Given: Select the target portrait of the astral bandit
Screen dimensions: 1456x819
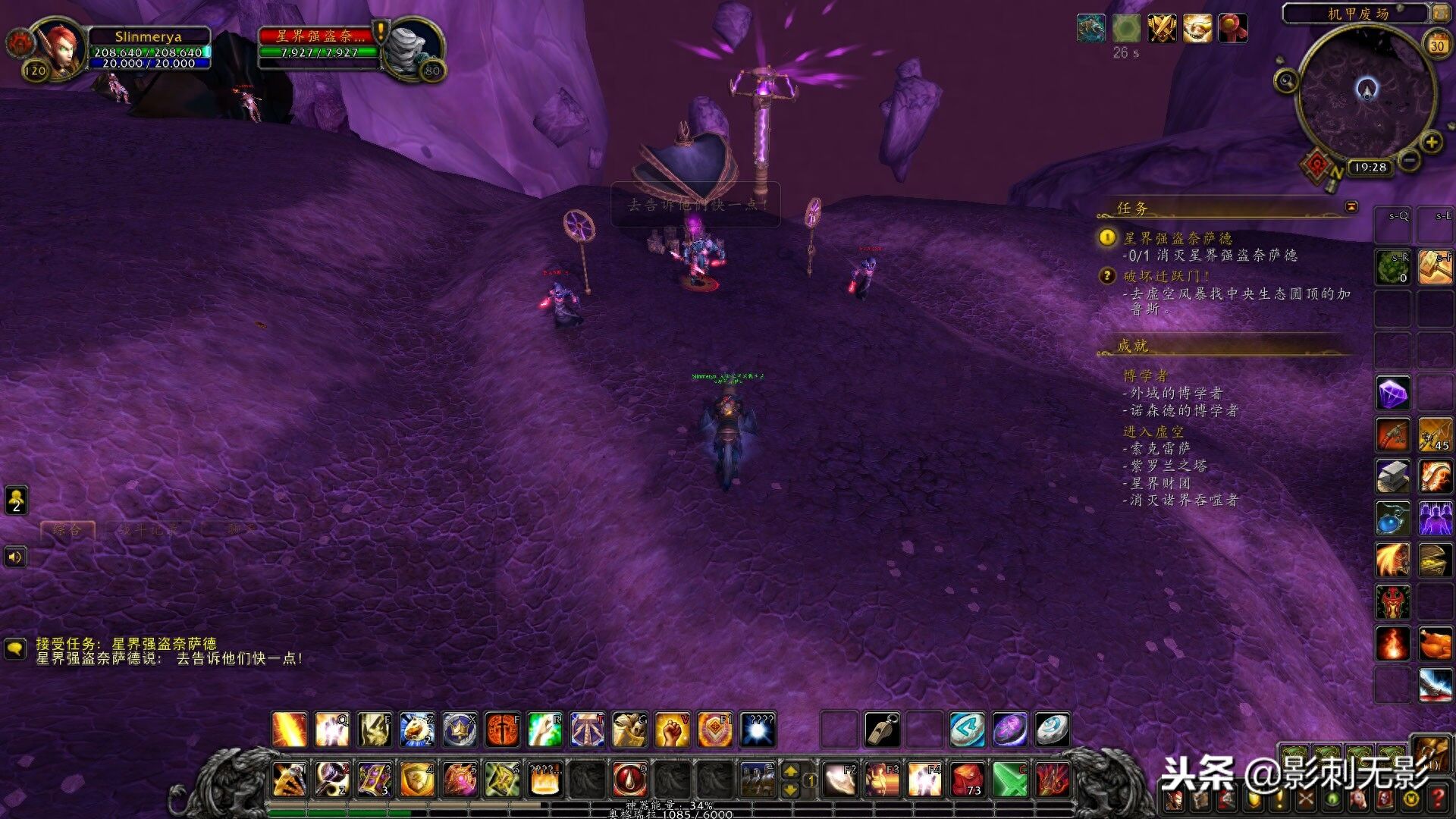Looking at the screenshot, I should tap(412, 47).
